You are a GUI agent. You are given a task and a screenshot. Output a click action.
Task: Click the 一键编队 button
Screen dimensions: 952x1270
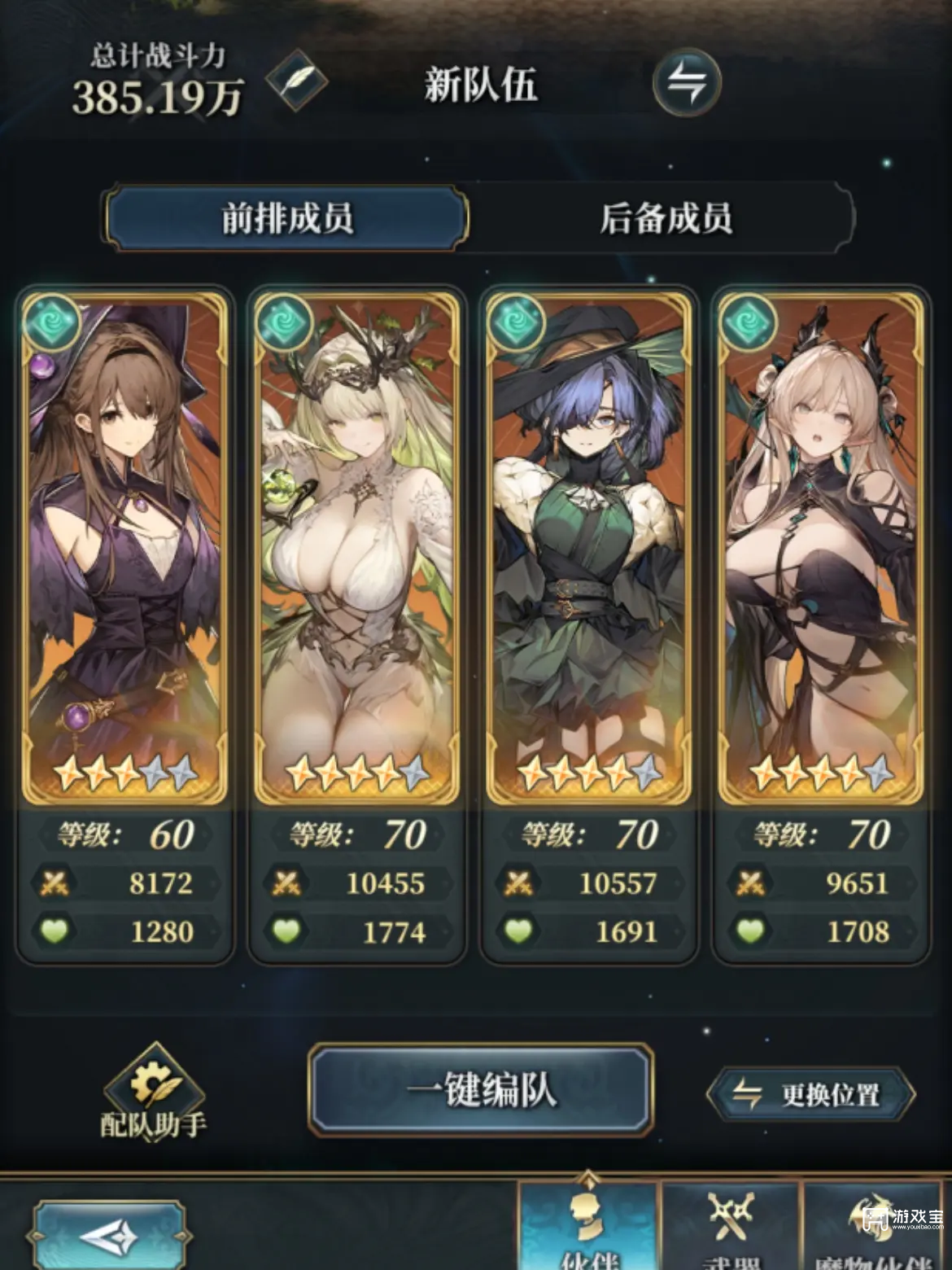481,1090
